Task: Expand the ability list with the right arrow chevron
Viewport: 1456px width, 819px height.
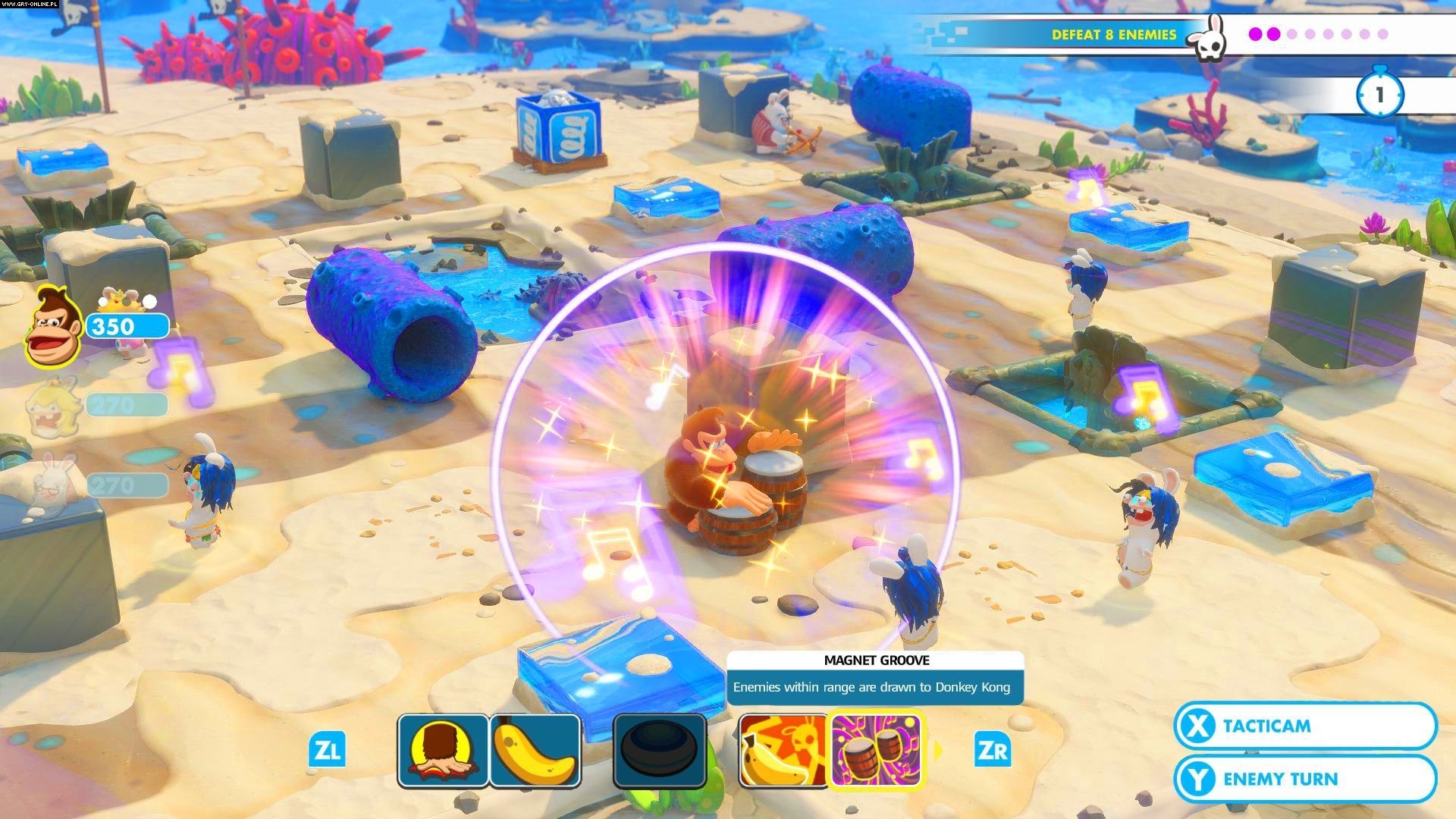Action: pos(938,751)
